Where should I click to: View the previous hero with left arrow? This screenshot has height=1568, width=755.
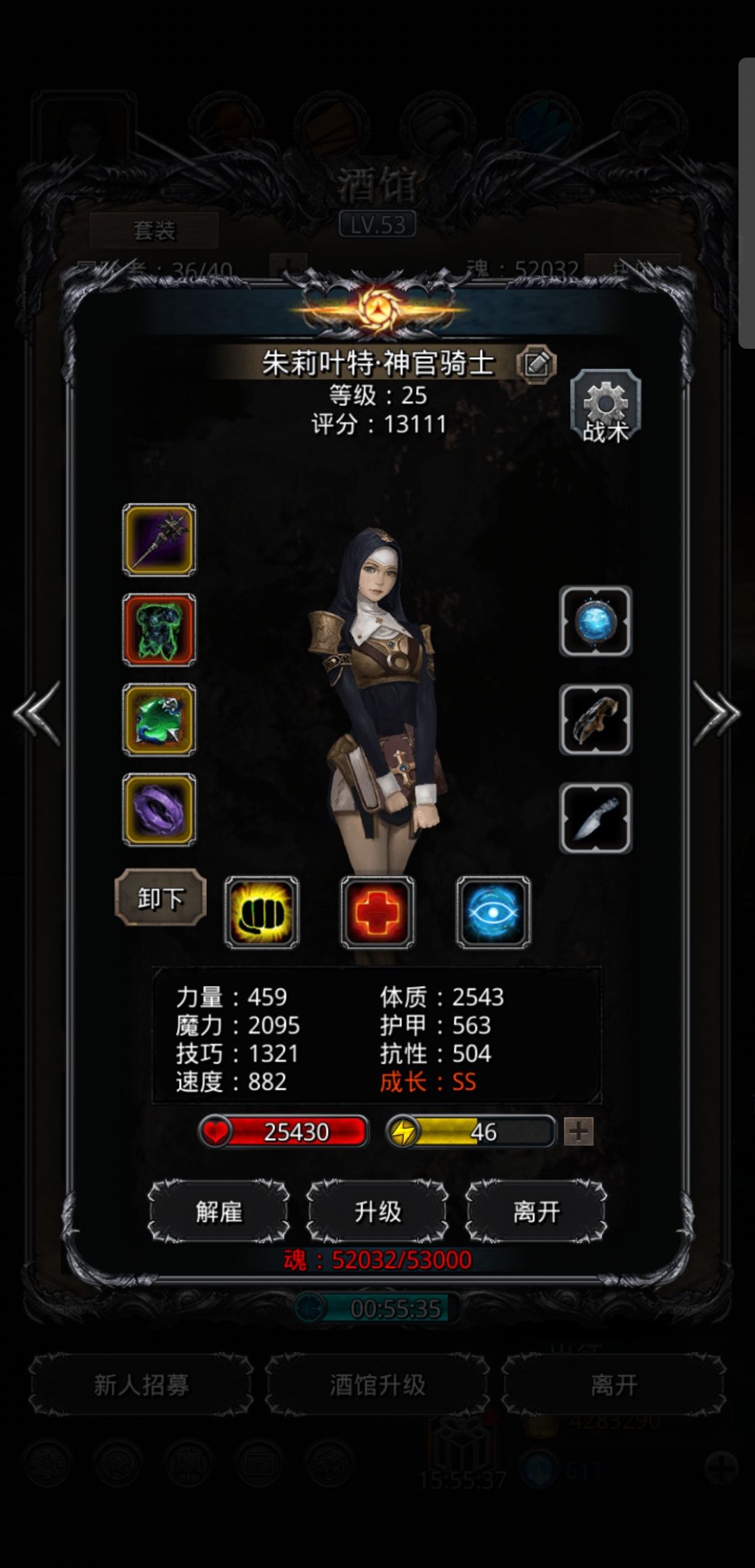(x=37, y=713)
